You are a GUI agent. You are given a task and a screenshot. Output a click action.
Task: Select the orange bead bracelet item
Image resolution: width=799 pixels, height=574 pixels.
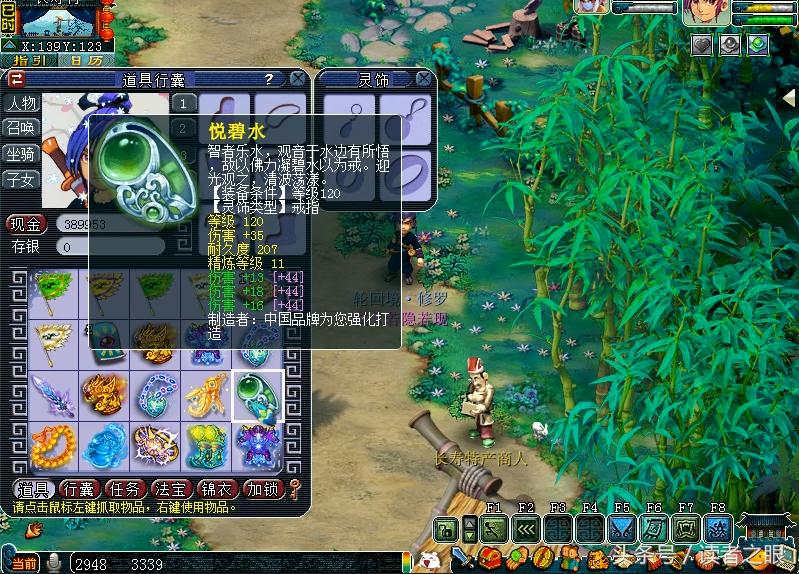point(53,447)
